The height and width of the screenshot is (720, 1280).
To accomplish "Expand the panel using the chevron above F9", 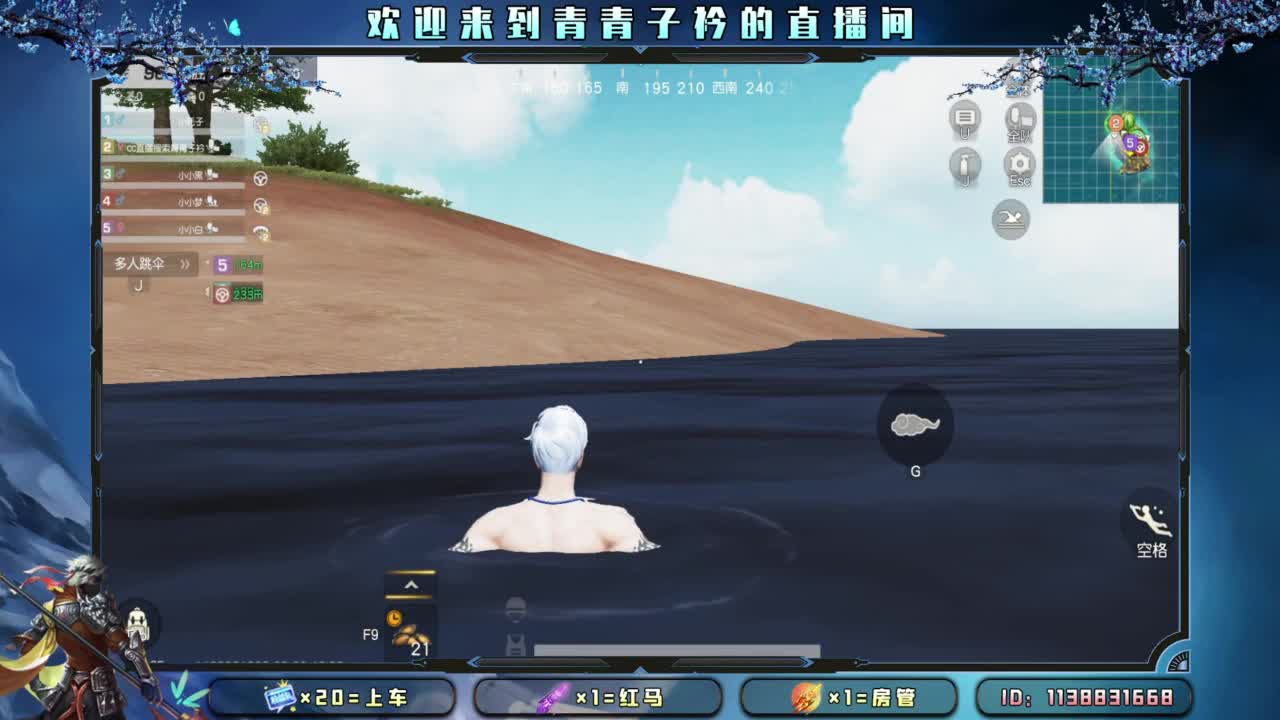I will tap(412, 583).
